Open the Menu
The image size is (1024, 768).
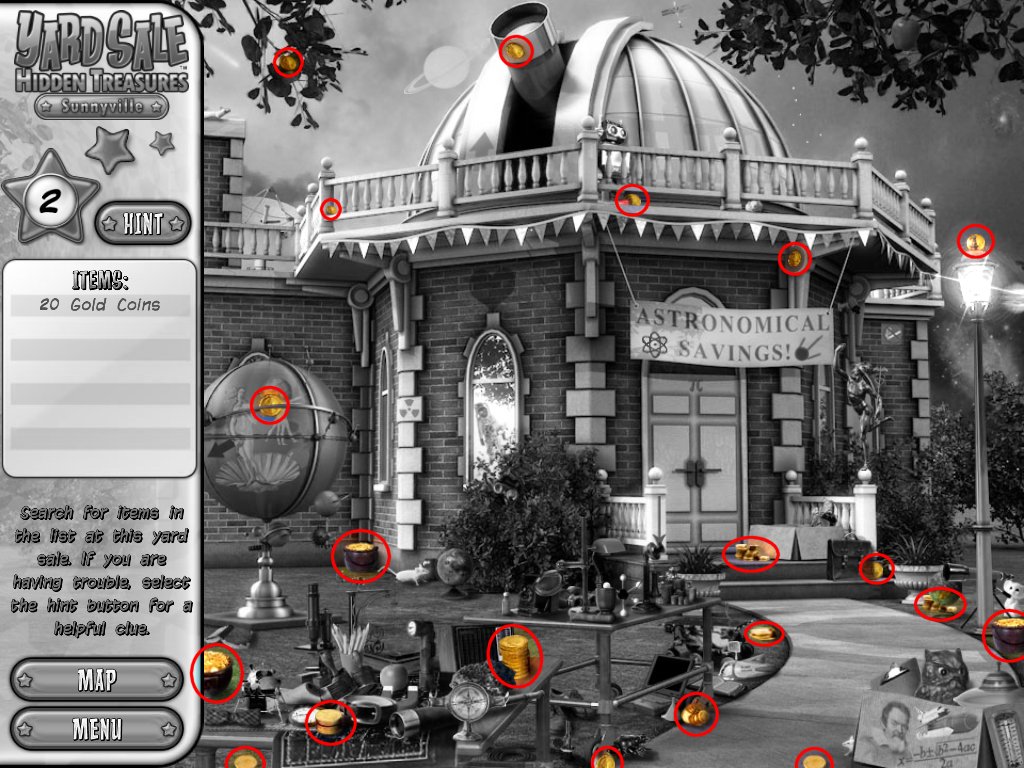click(97, 728)
